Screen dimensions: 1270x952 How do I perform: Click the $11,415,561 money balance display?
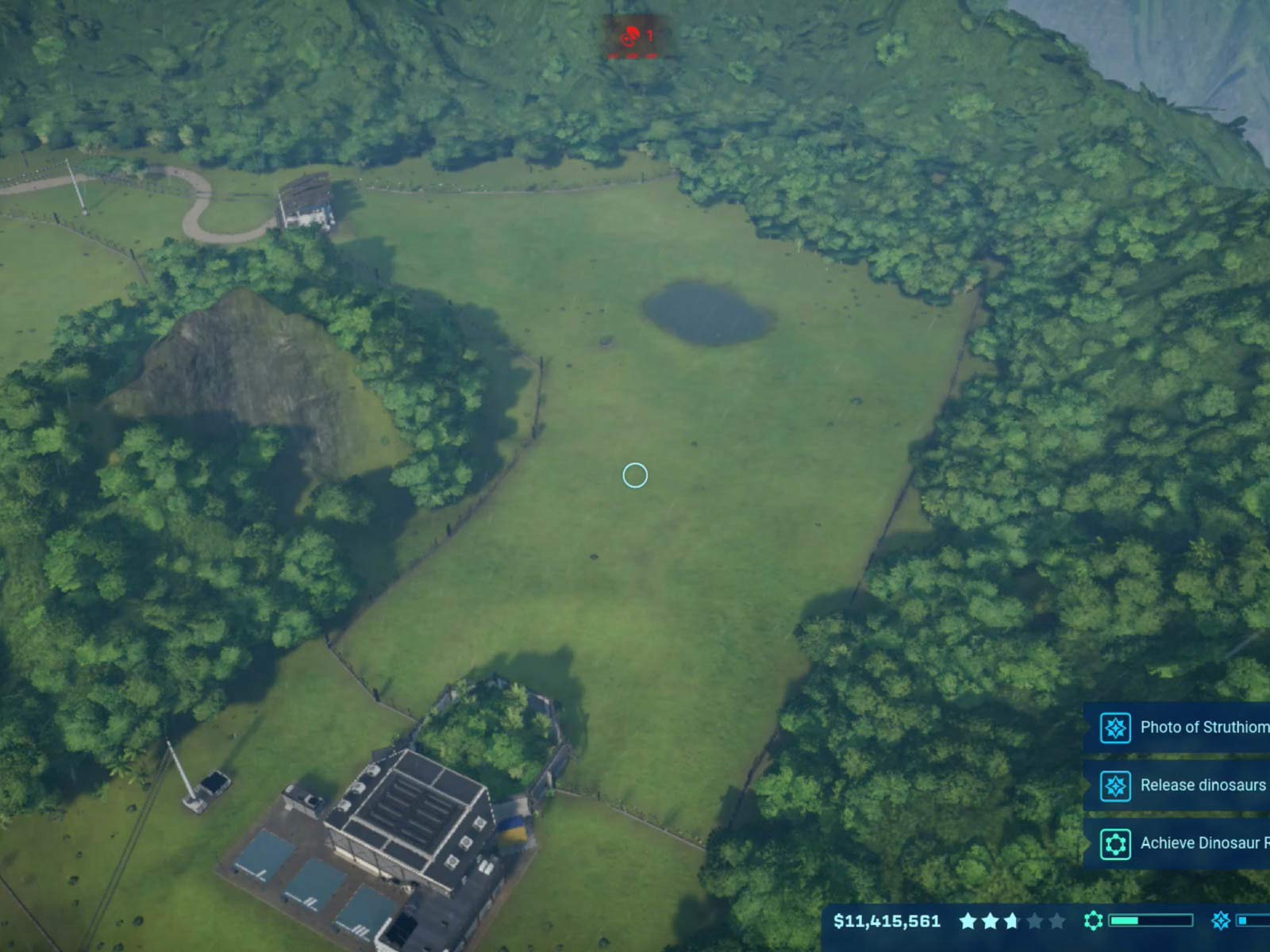(887, 922)
